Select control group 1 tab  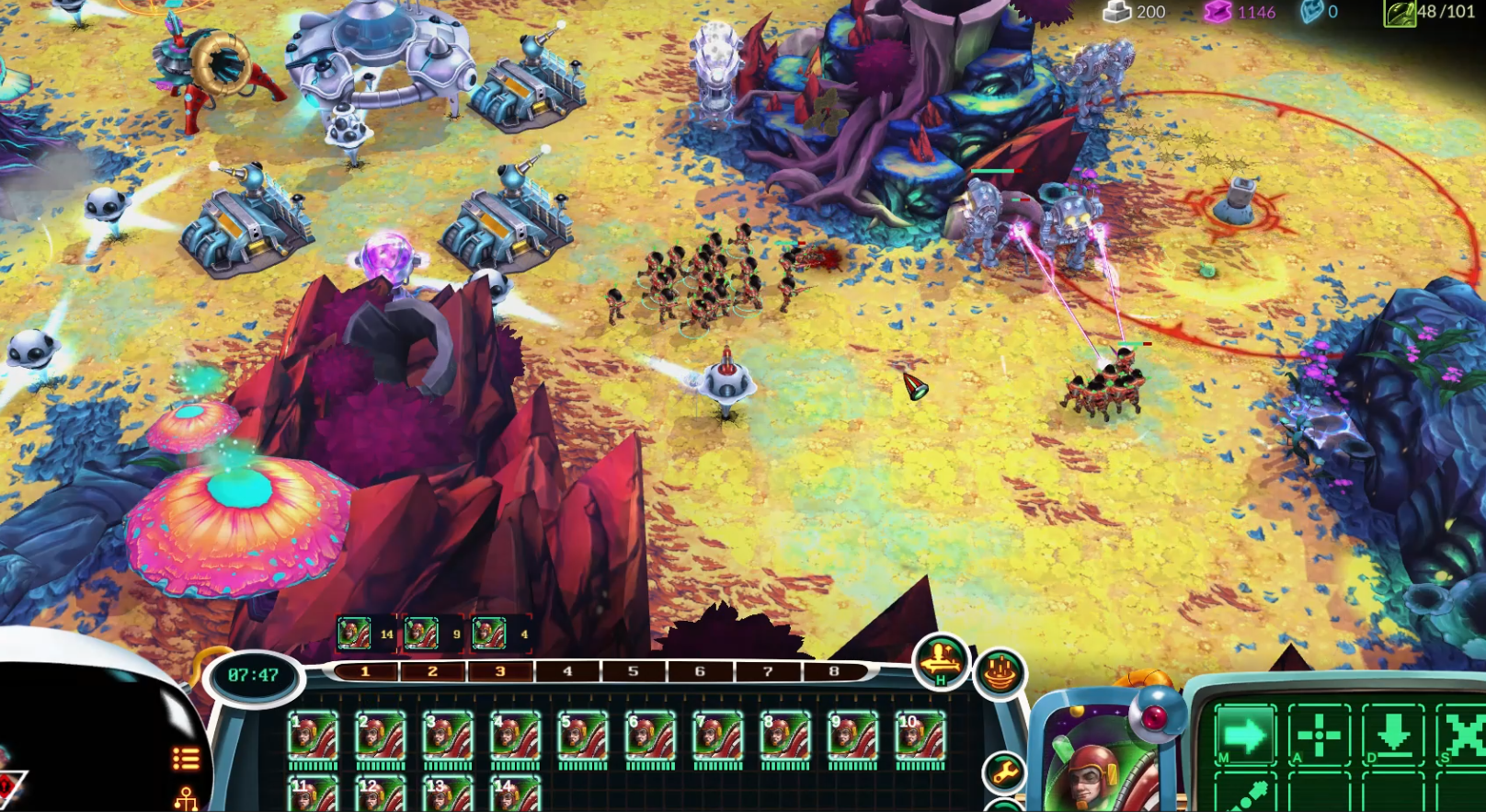click(365, 672)
